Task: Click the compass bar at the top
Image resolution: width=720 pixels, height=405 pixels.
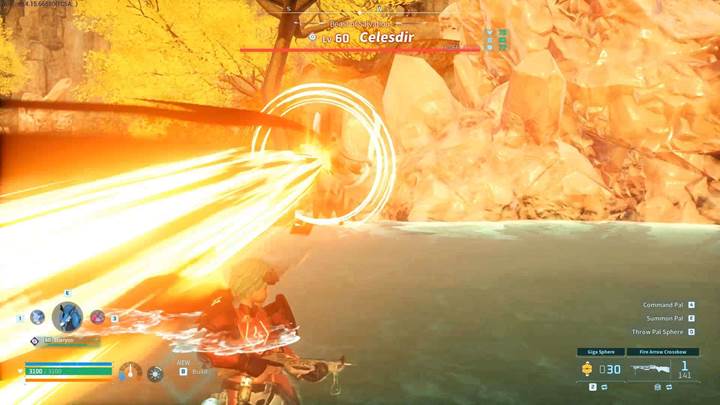Action: 360,8
